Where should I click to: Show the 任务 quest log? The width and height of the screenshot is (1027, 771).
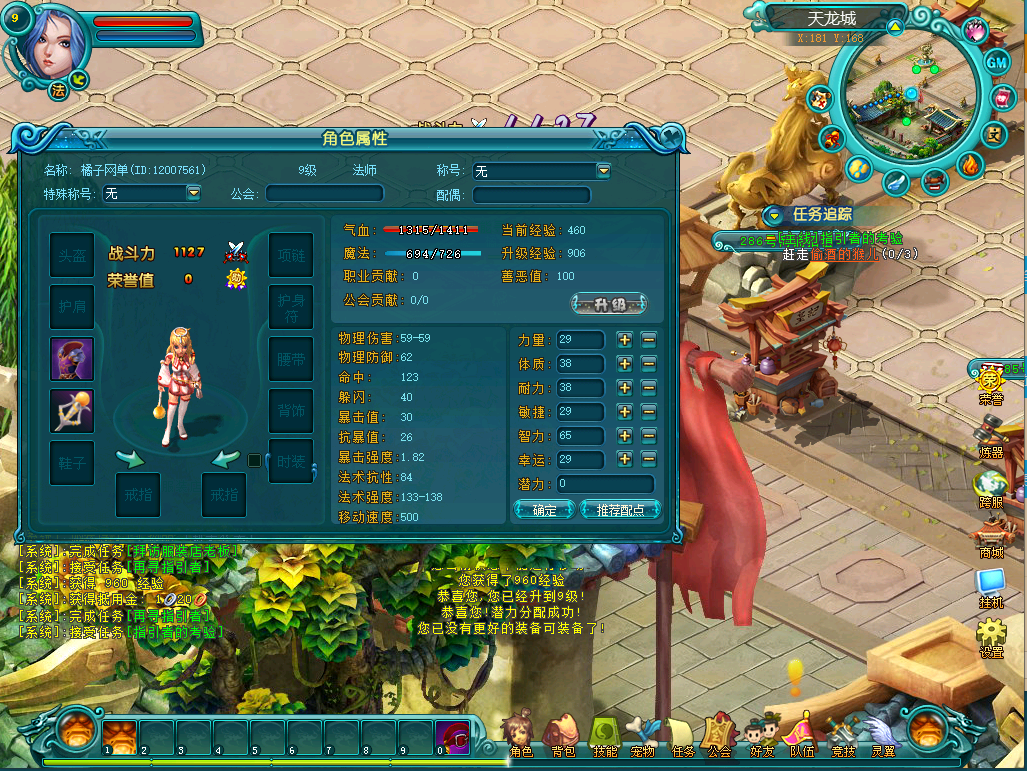pyautogui.click(x=683, y=735)
